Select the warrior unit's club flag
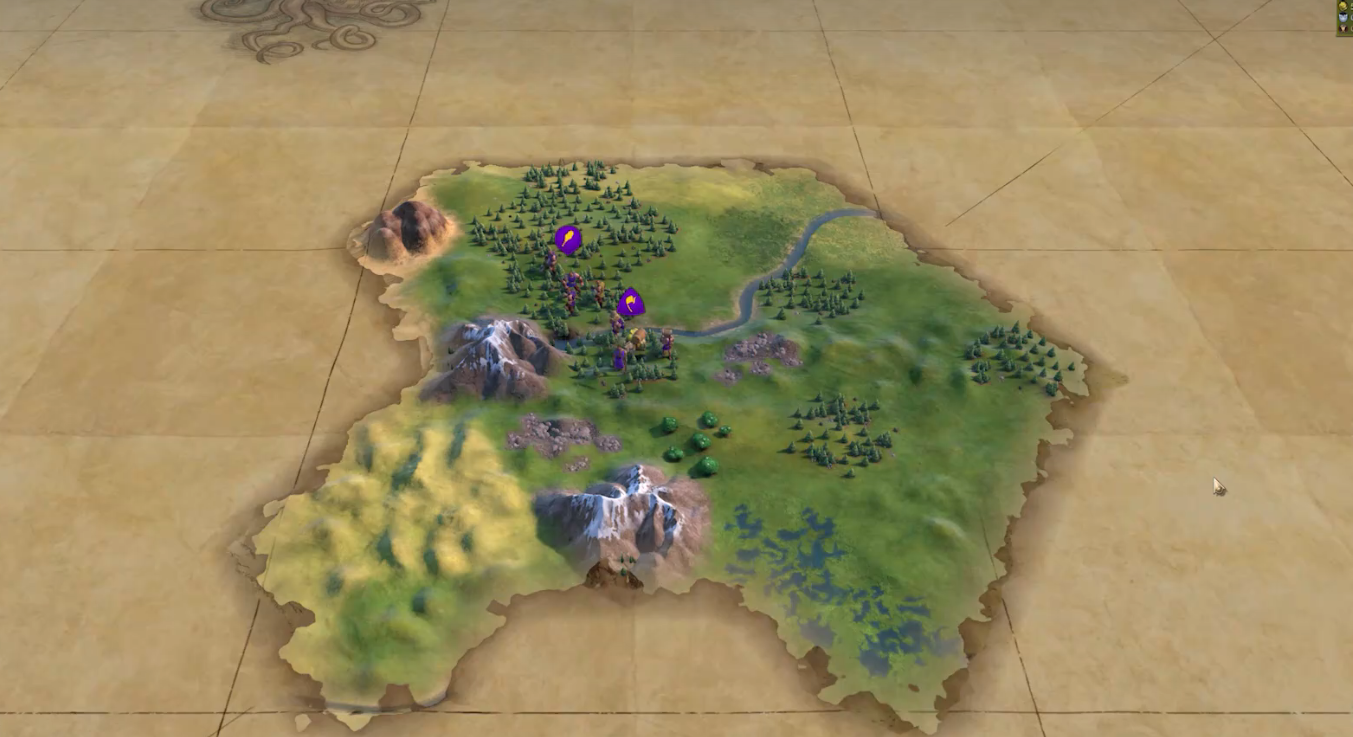 (x=568, y=239)
